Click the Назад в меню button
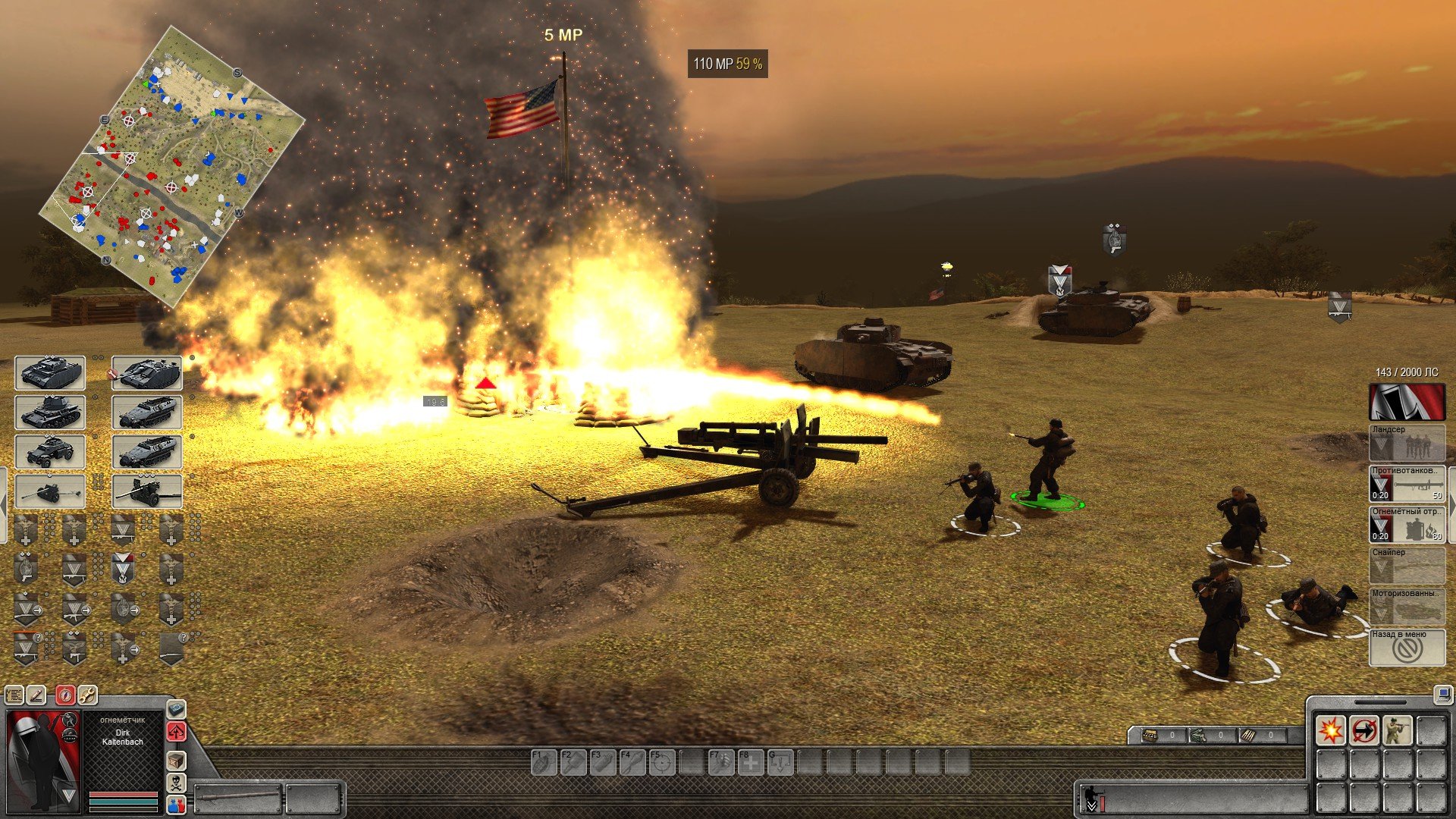The width and height of the screenshot is (1456, 819). pos(1407,648)
